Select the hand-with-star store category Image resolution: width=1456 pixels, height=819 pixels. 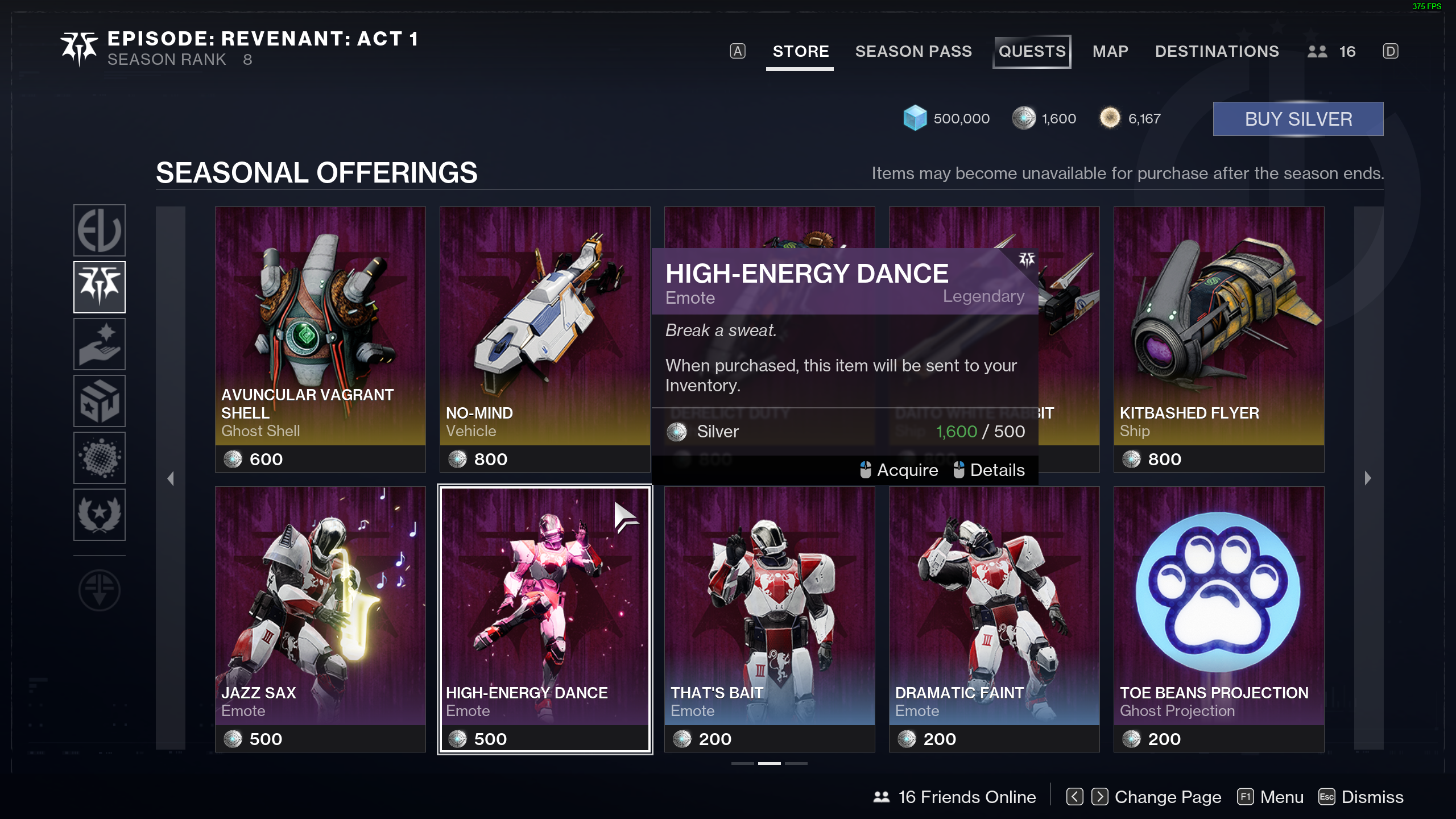100,344
